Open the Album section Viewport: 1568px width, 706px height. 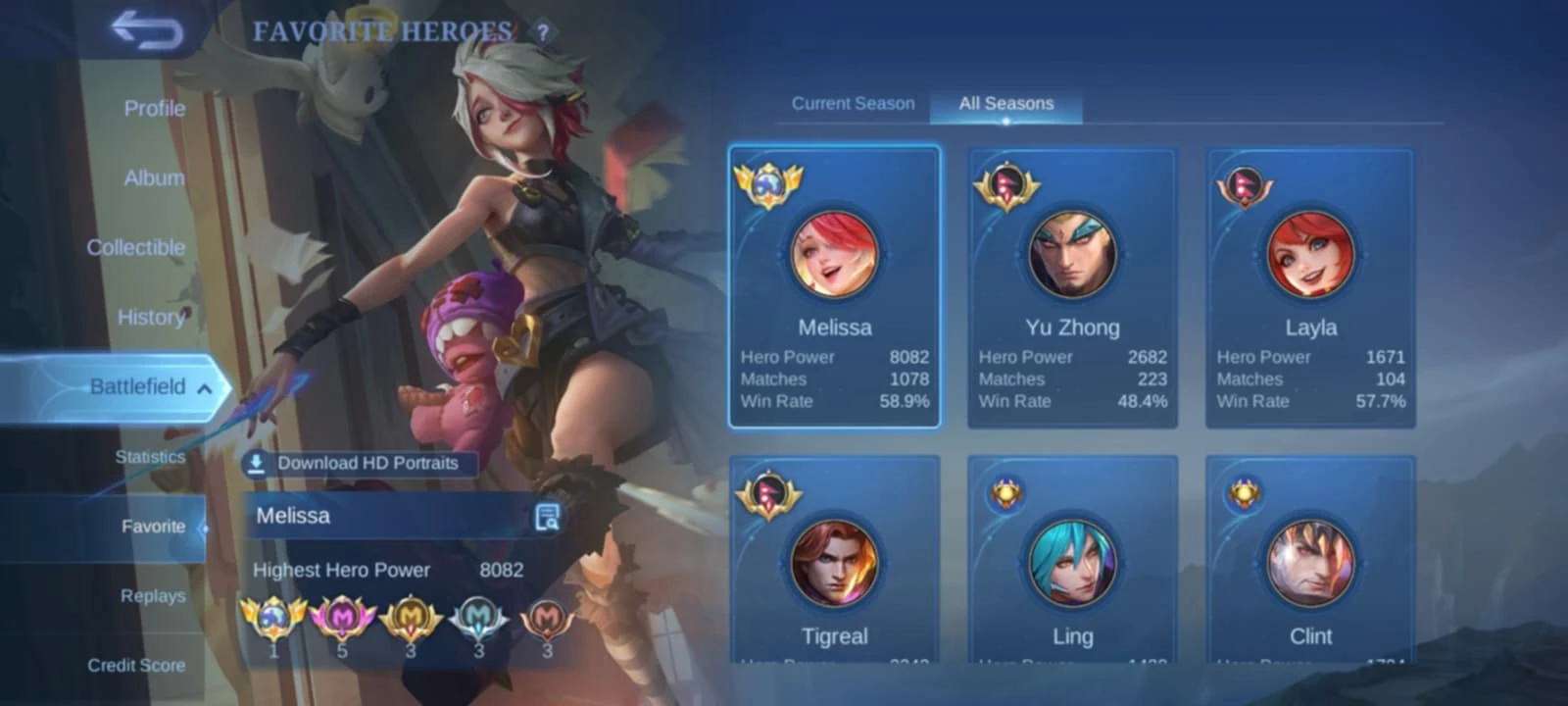(x=154, y=178)
